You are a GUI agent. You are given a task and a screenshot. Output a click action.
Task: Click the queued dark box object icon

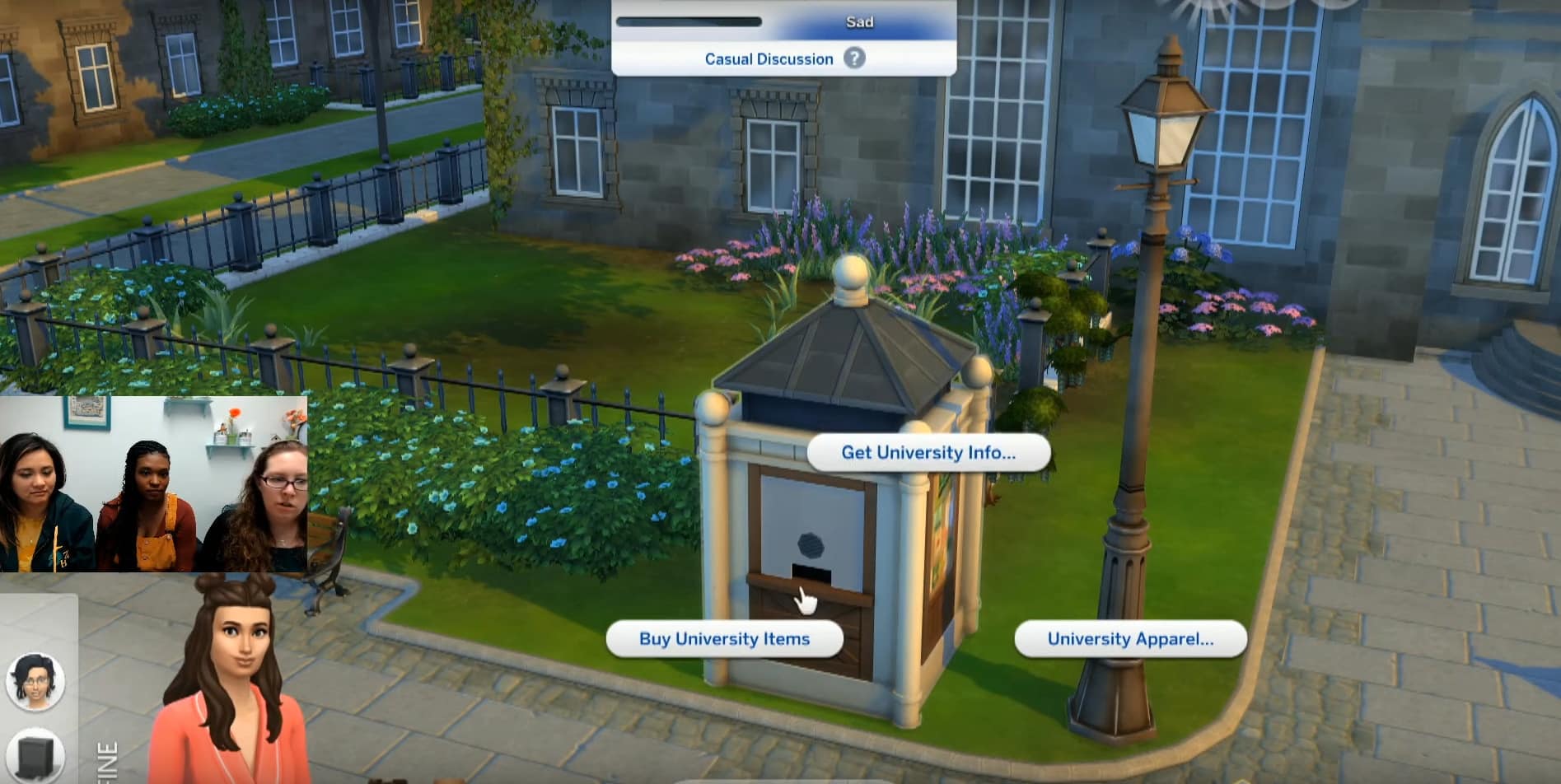point(35,754)
